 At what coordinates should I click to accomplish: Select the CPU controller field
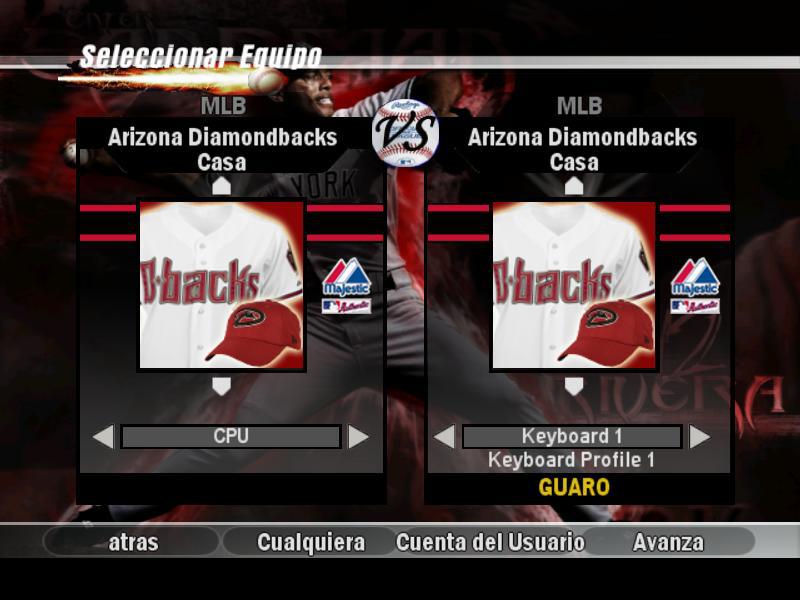click(x=231, y=437)
